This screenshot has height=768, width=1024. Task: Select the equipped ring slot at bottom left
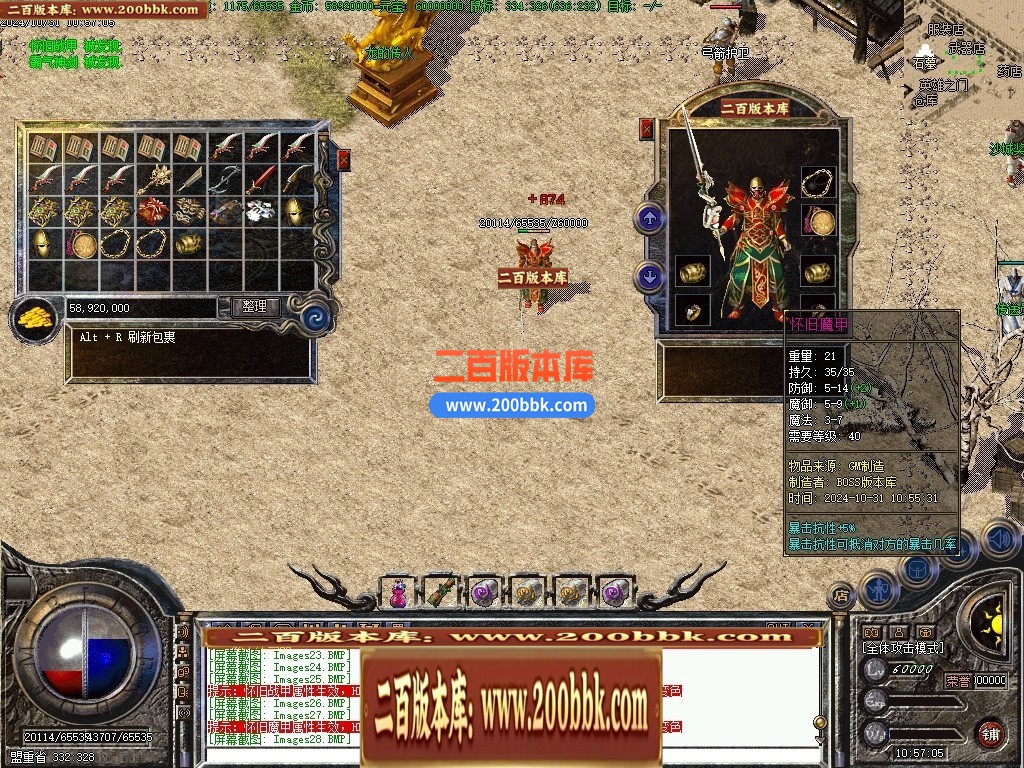point(692,310)
